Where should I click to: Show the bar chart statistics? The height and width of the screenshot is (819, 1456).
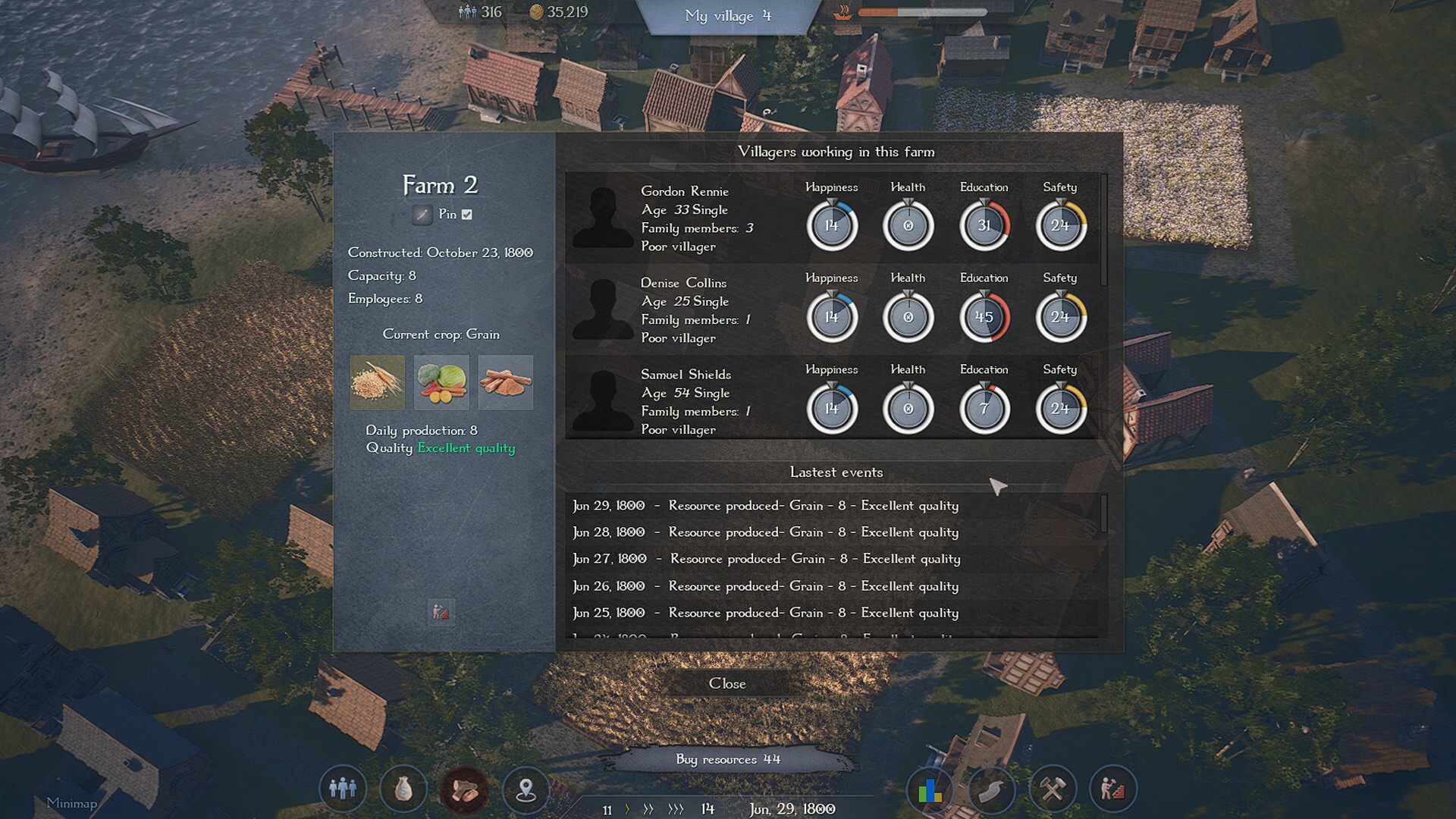pos(930,790)
